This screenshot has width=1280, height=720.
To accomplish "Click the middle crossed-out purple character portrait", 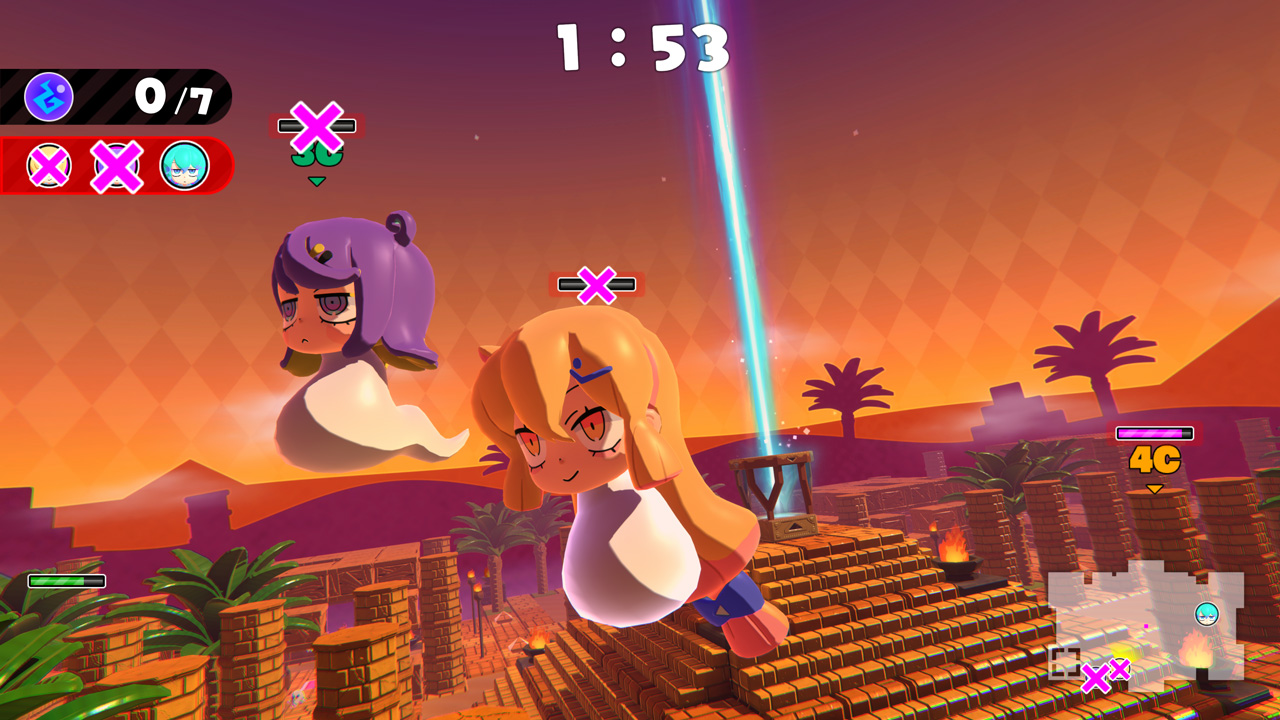I will [x=117, y=167].
